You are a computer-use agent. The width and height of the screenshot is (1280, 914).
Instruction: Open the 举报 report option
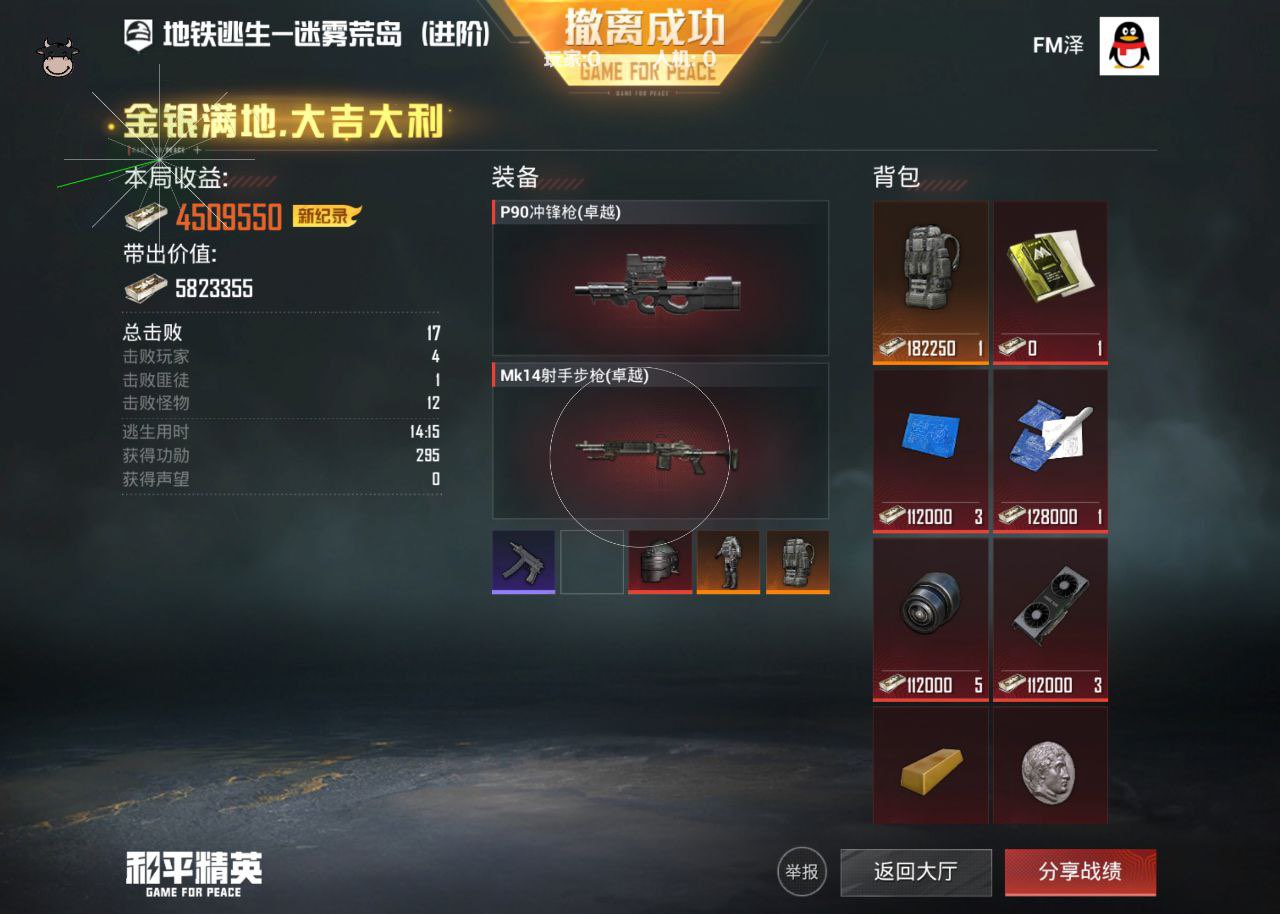click(802, 873)
